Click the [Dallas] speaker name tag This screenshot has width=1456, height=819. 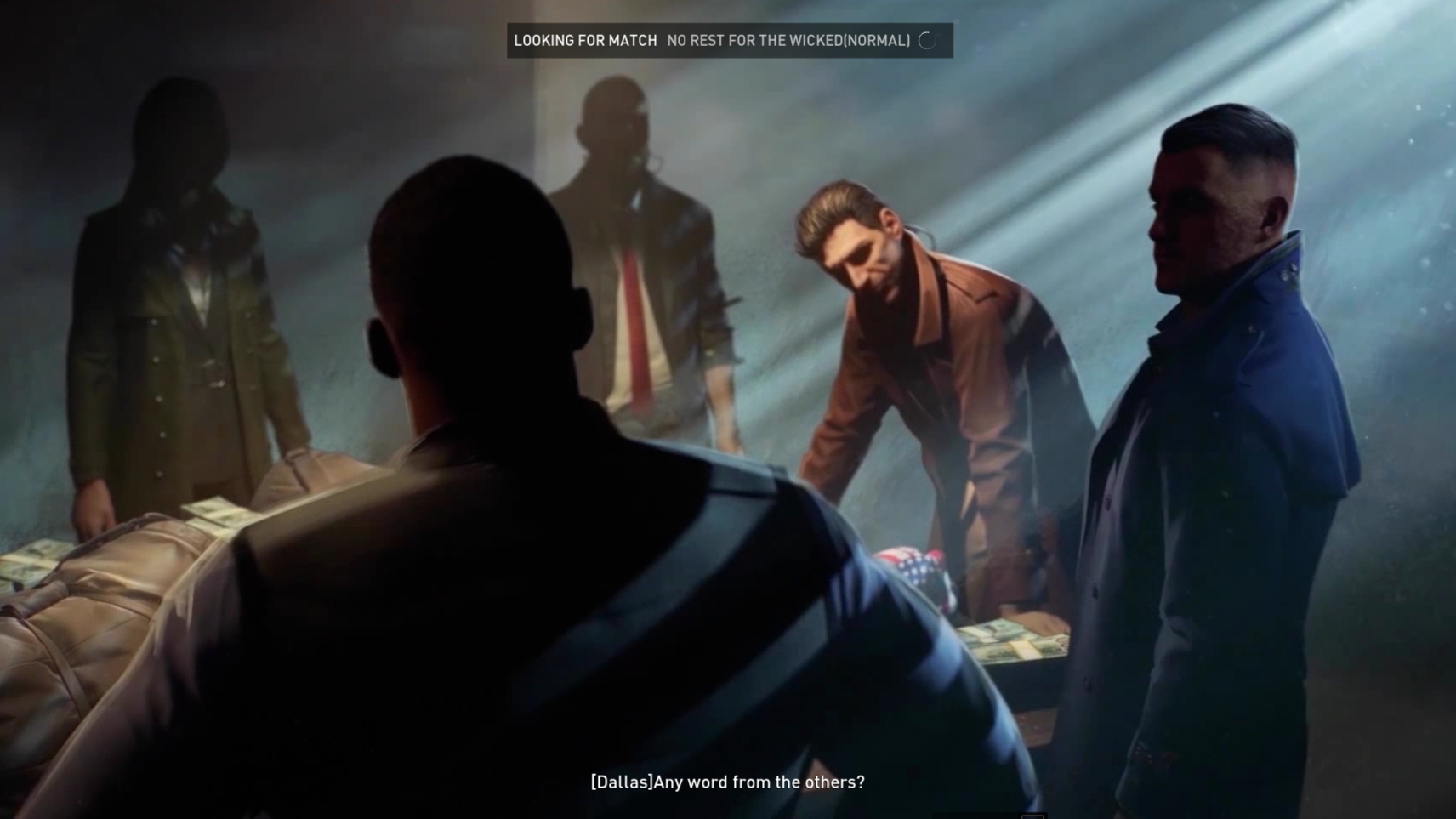tap(615, 782)
